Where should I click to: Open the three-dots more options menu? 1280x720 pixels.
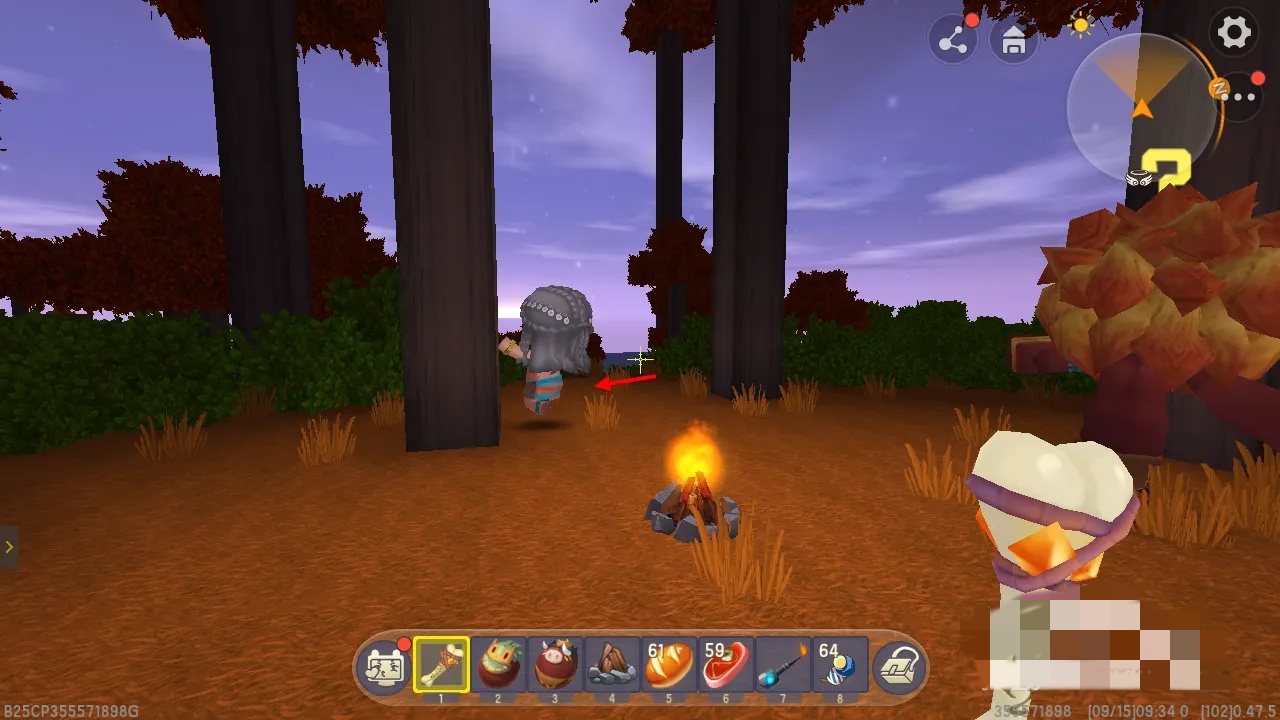click(x=1243, y=97)
